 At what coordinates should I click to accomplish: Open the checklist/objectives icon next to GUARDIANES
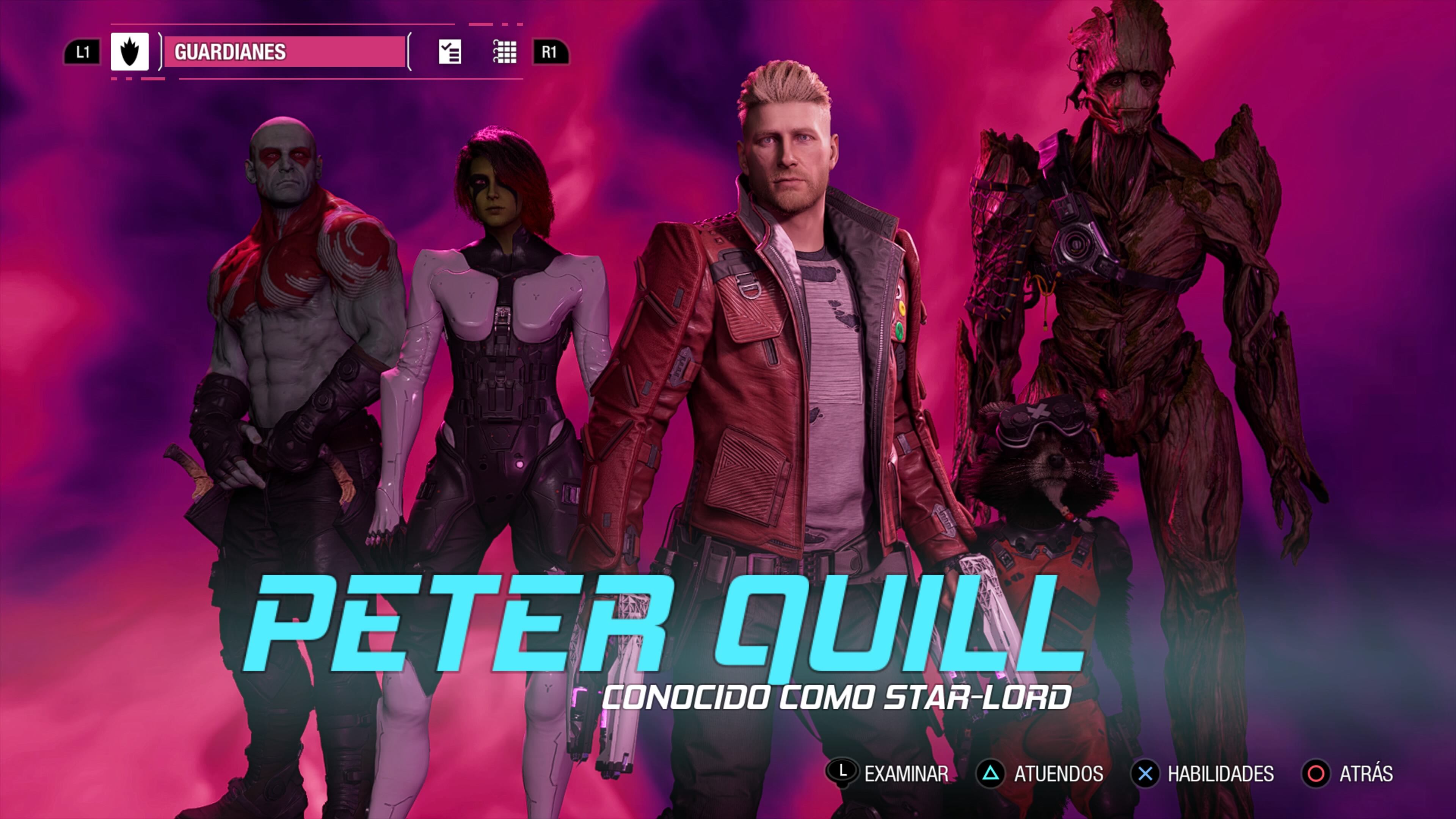point(450,53)
